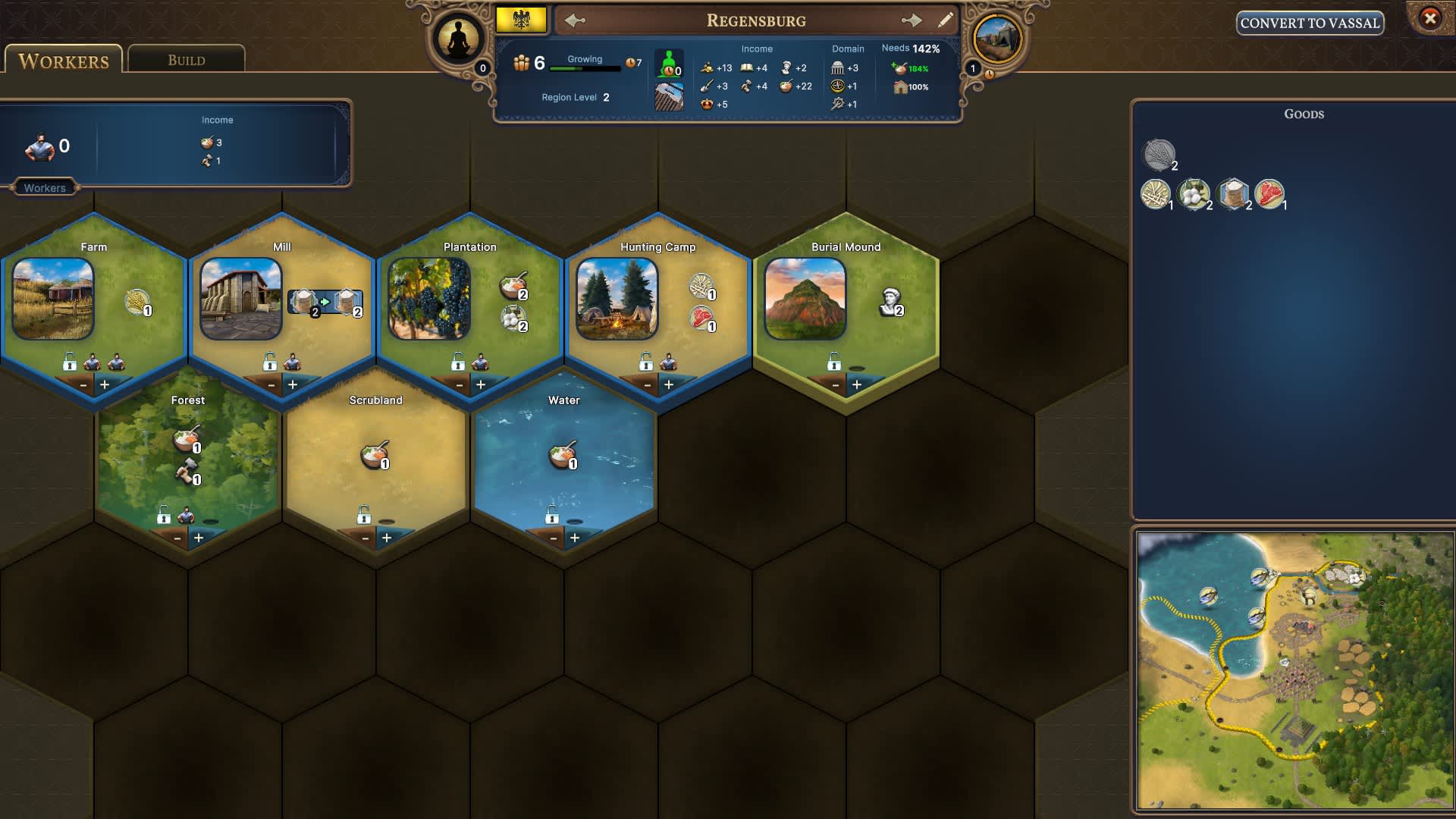Select the Mill building picture
Image resolution: width=1456 pixels, height=819 pixels.
241,298
